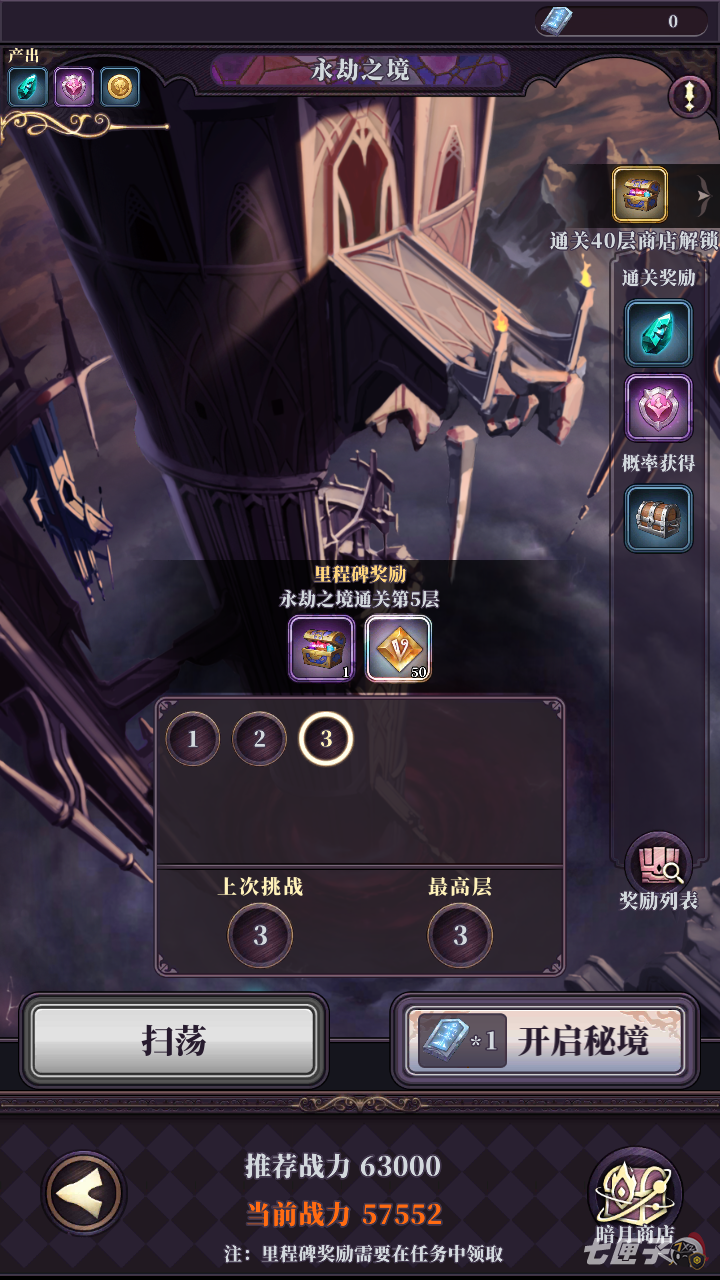Expand the arrow beside the golden chest
720x1280 pixels.
(704, 195)
